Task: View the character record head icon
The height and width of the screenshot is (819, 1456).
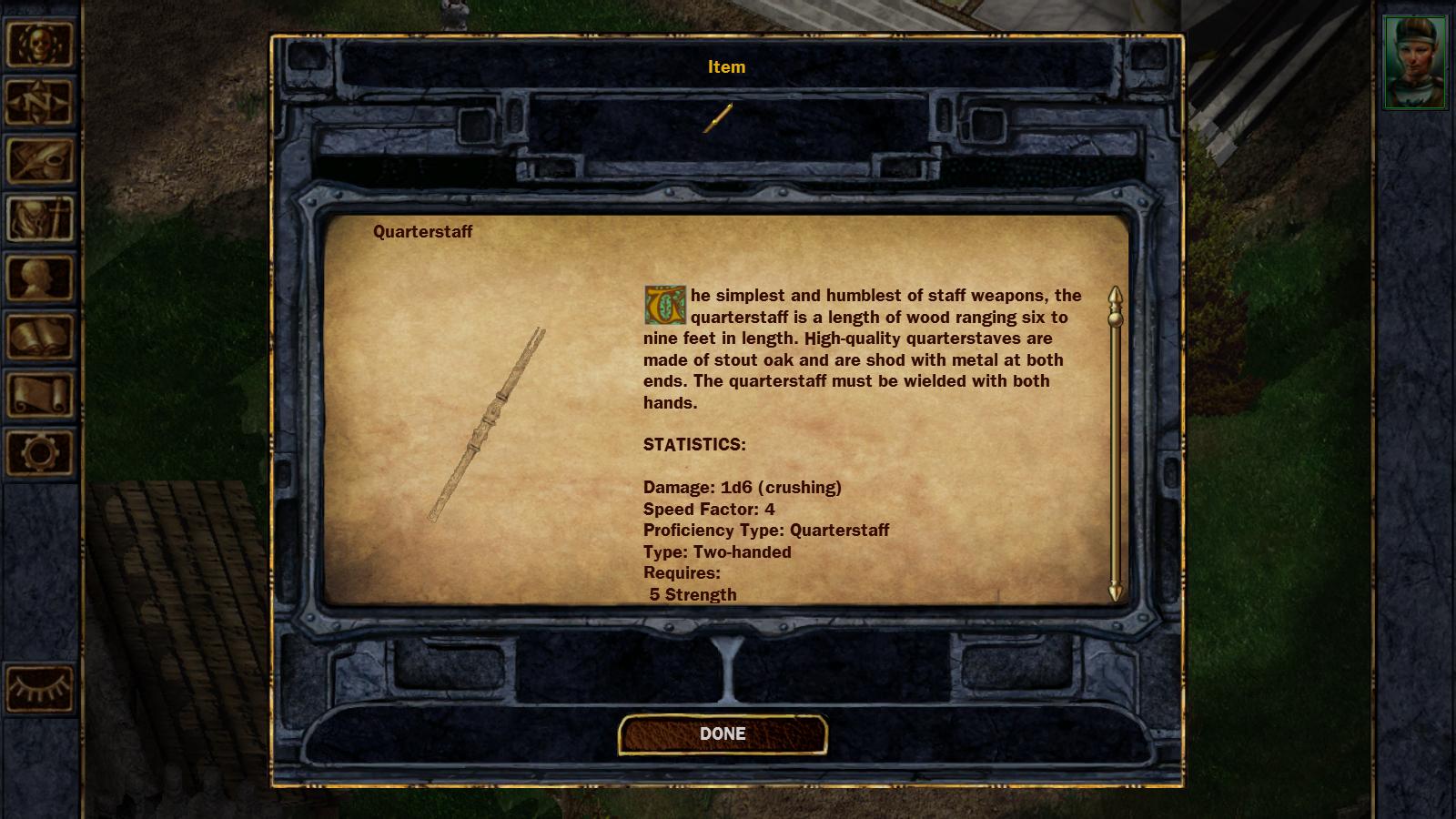Action: point(41,278)
